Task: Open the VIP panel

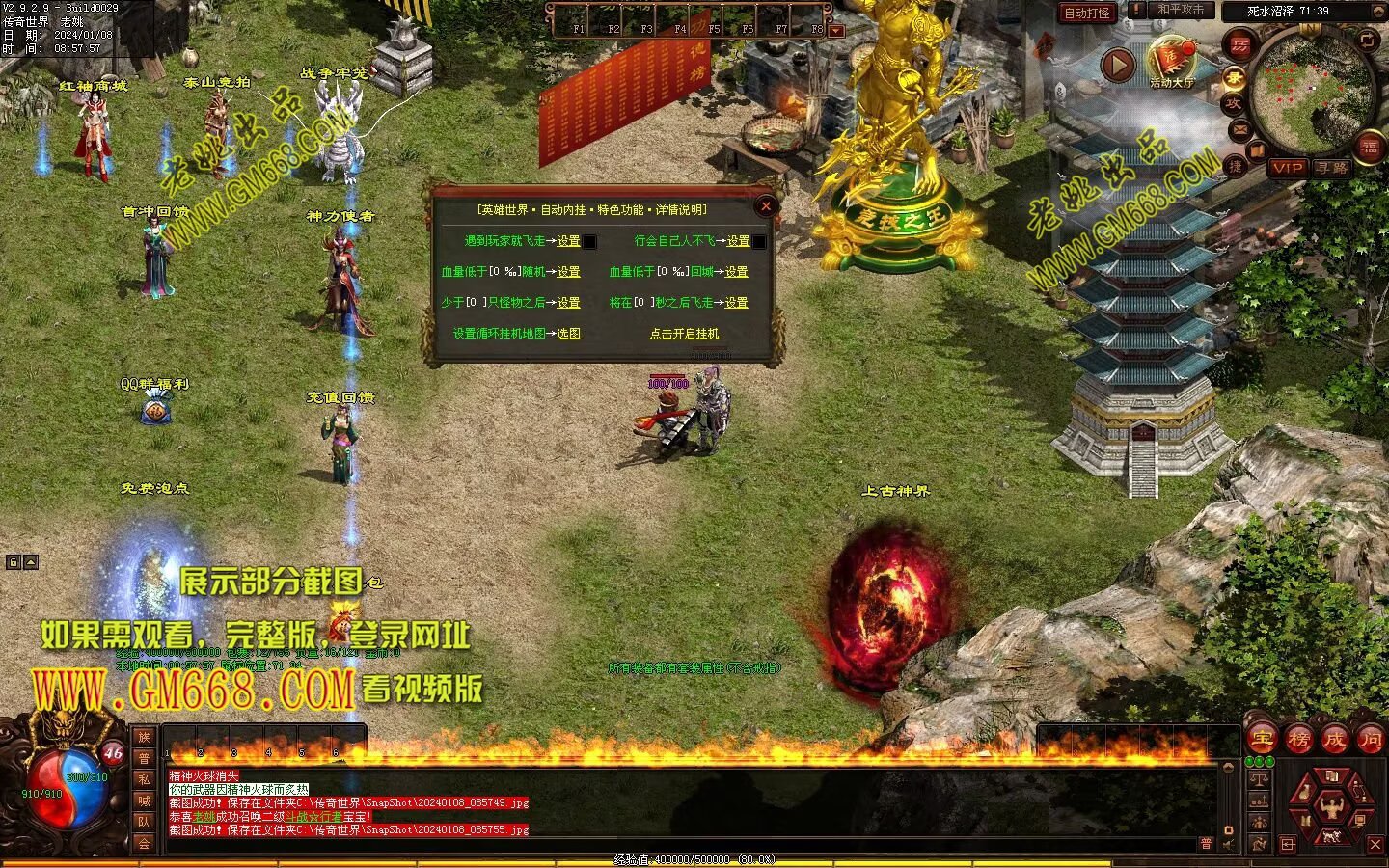Action: pyautogui.click(x=1287, y=168)
